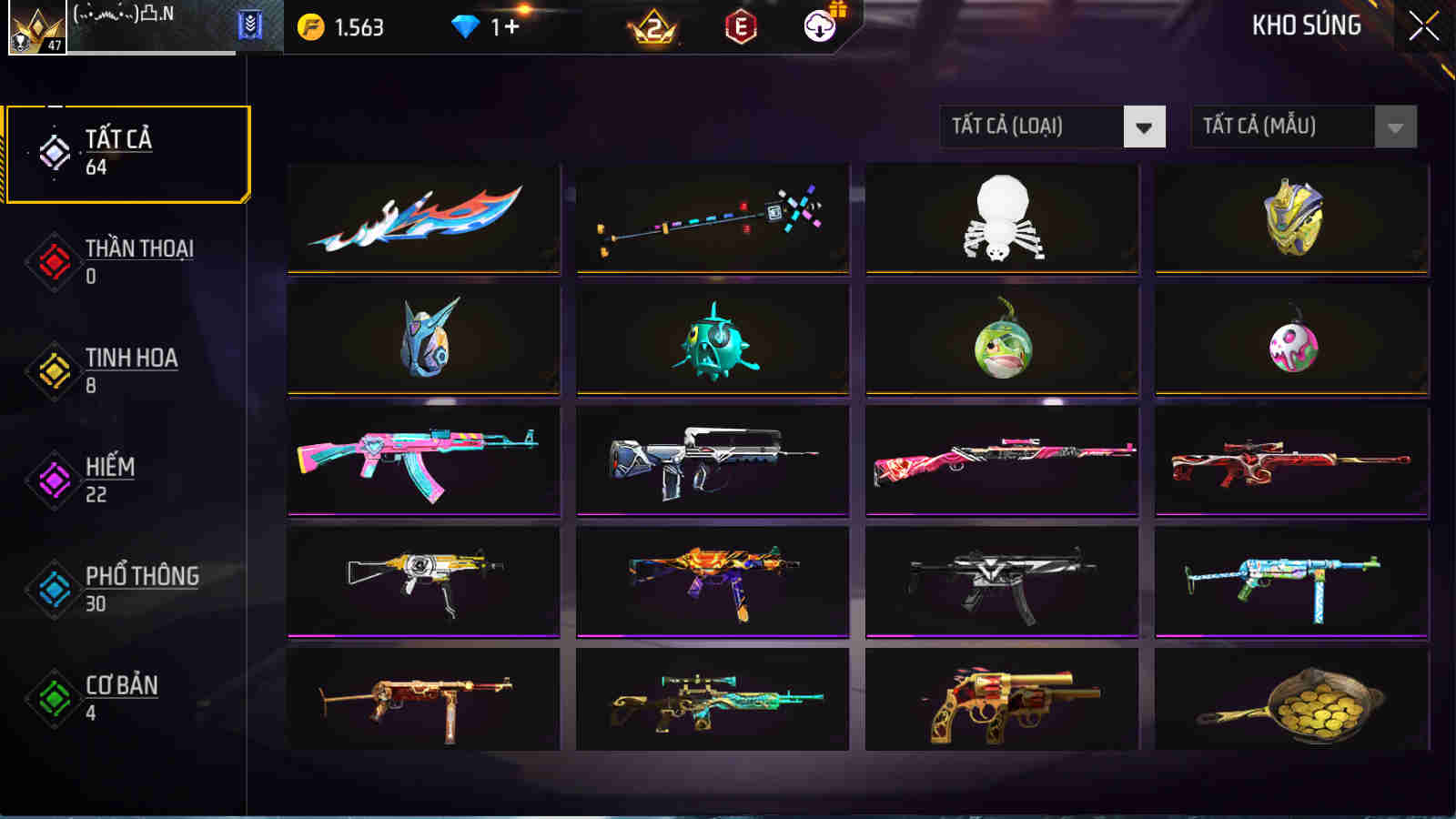Click the TINH HOA gold diamond icon

[x=52, y=369]
